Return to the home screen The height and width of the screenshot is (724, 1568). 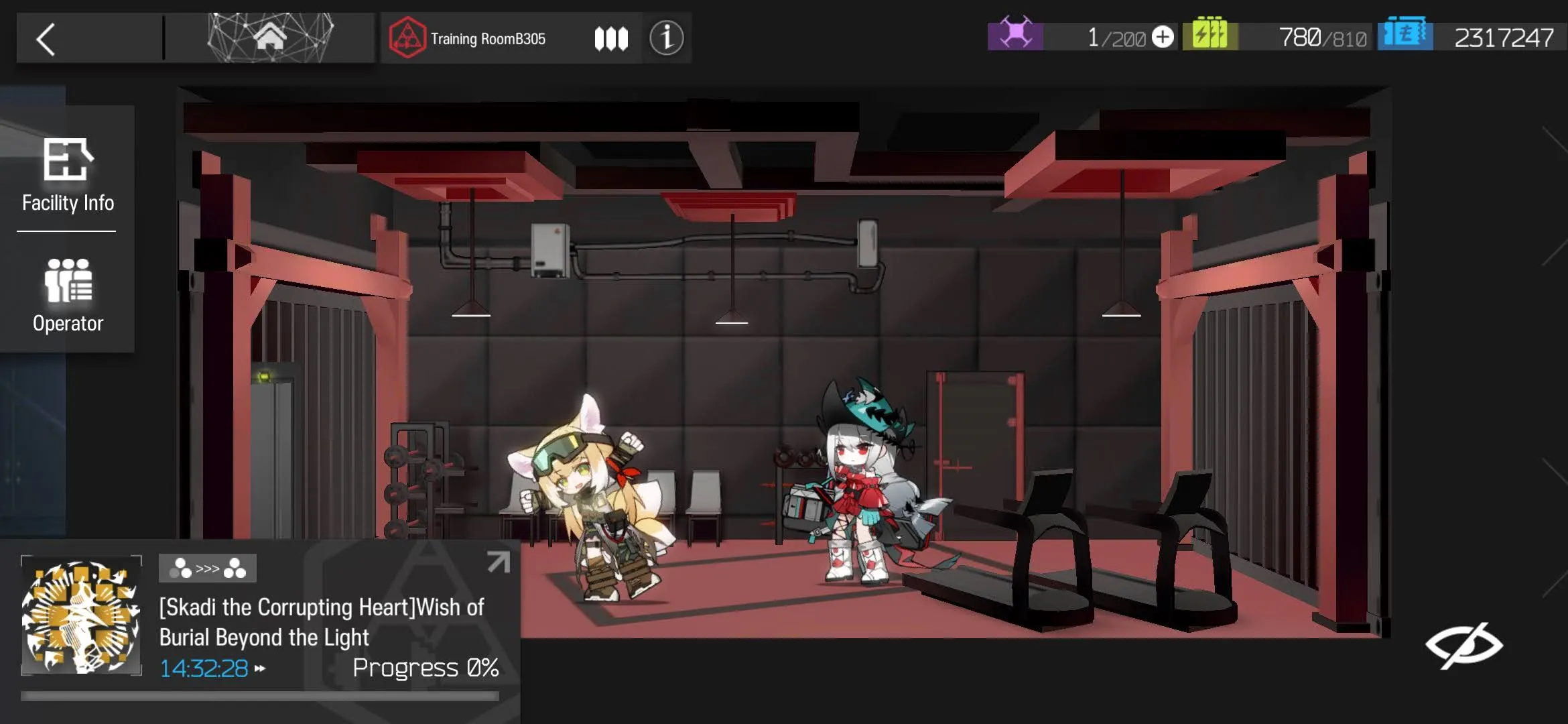pyautogui.click(x=270, y=38)
